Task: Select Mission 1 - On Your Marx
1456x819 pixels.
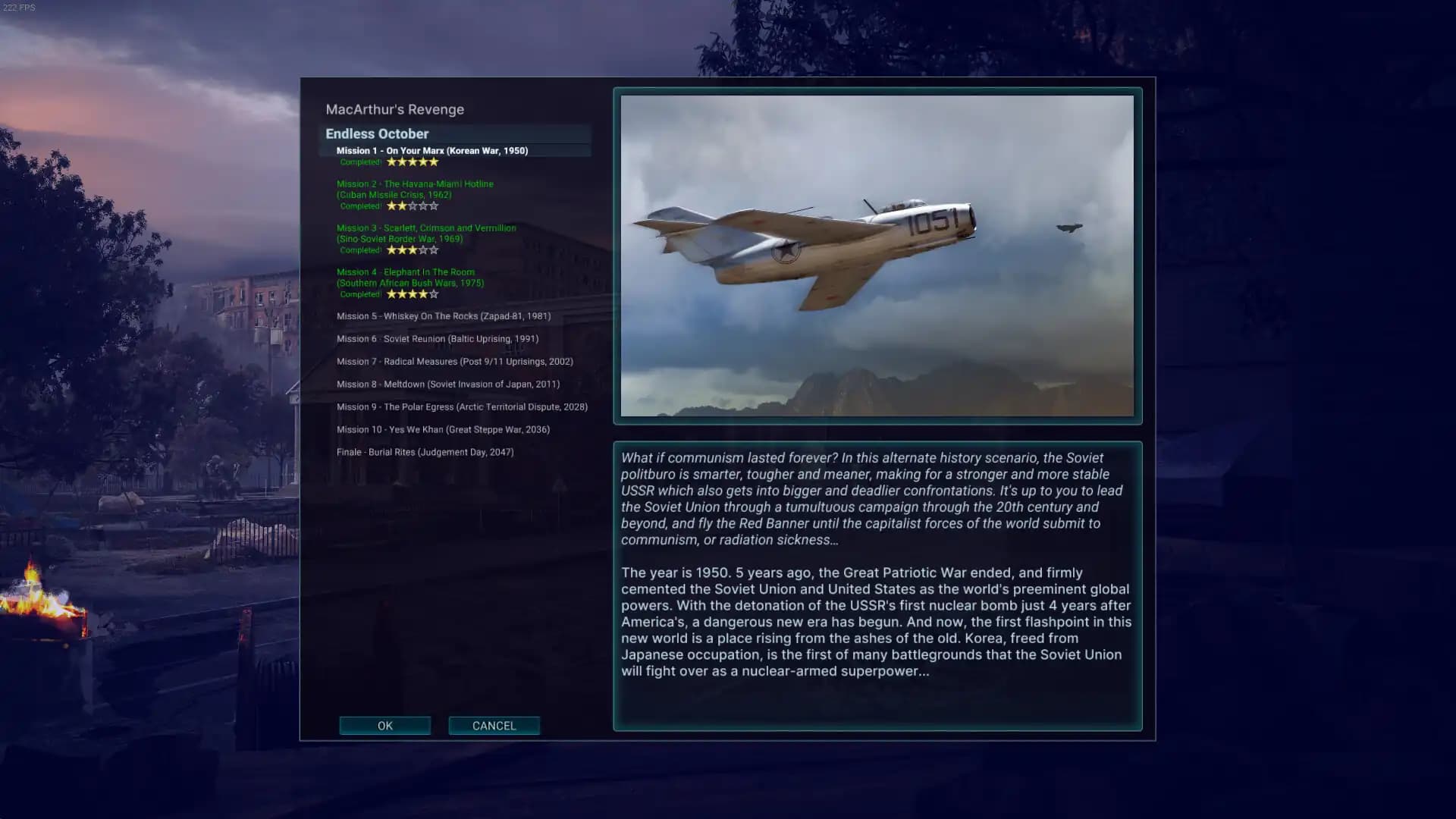Action: point(434,151)
